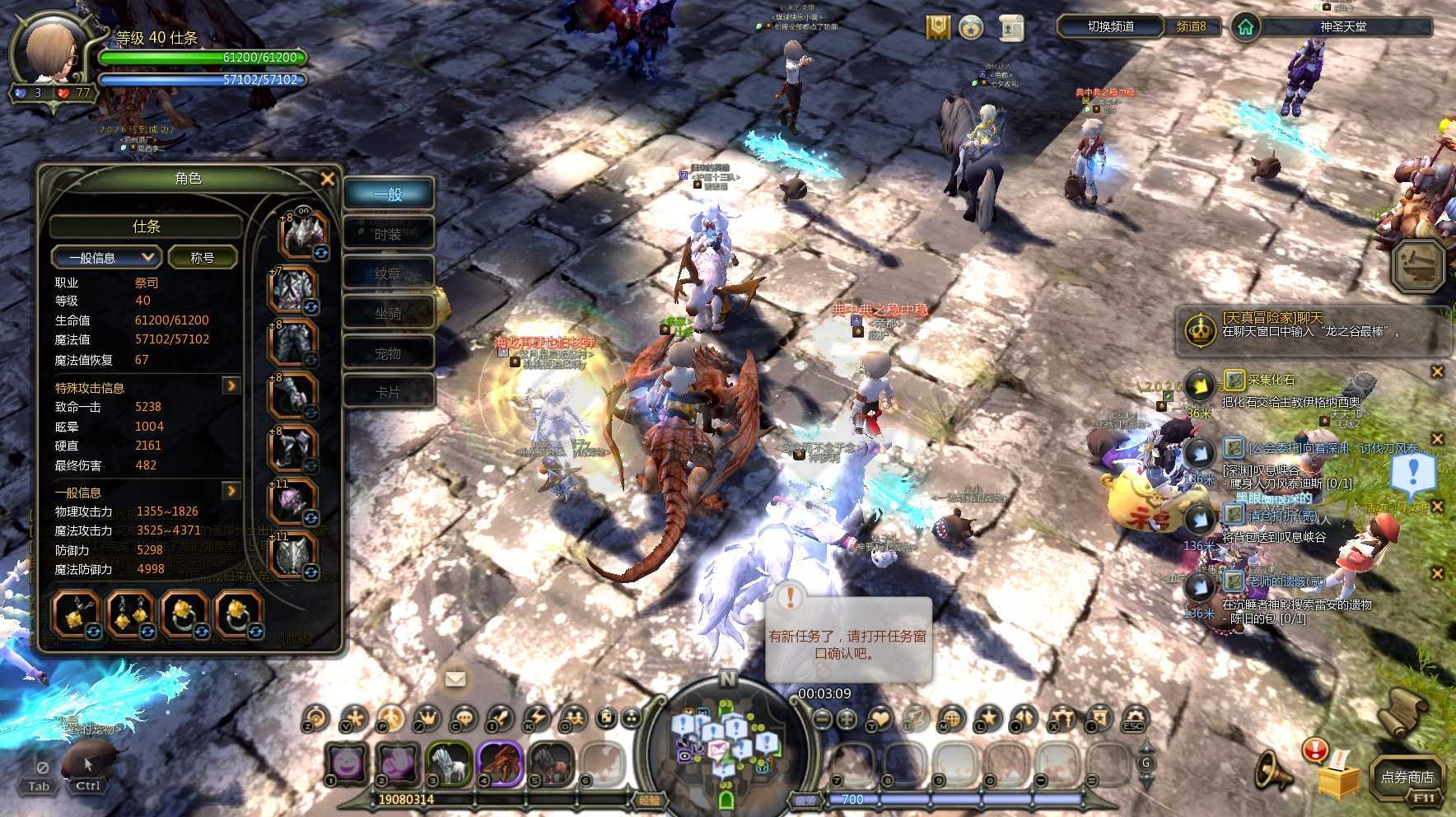Open the ESC system menu icon
Image resolution: width=1456 pixels, height=817 pixels.
[x=1134, y=718]
